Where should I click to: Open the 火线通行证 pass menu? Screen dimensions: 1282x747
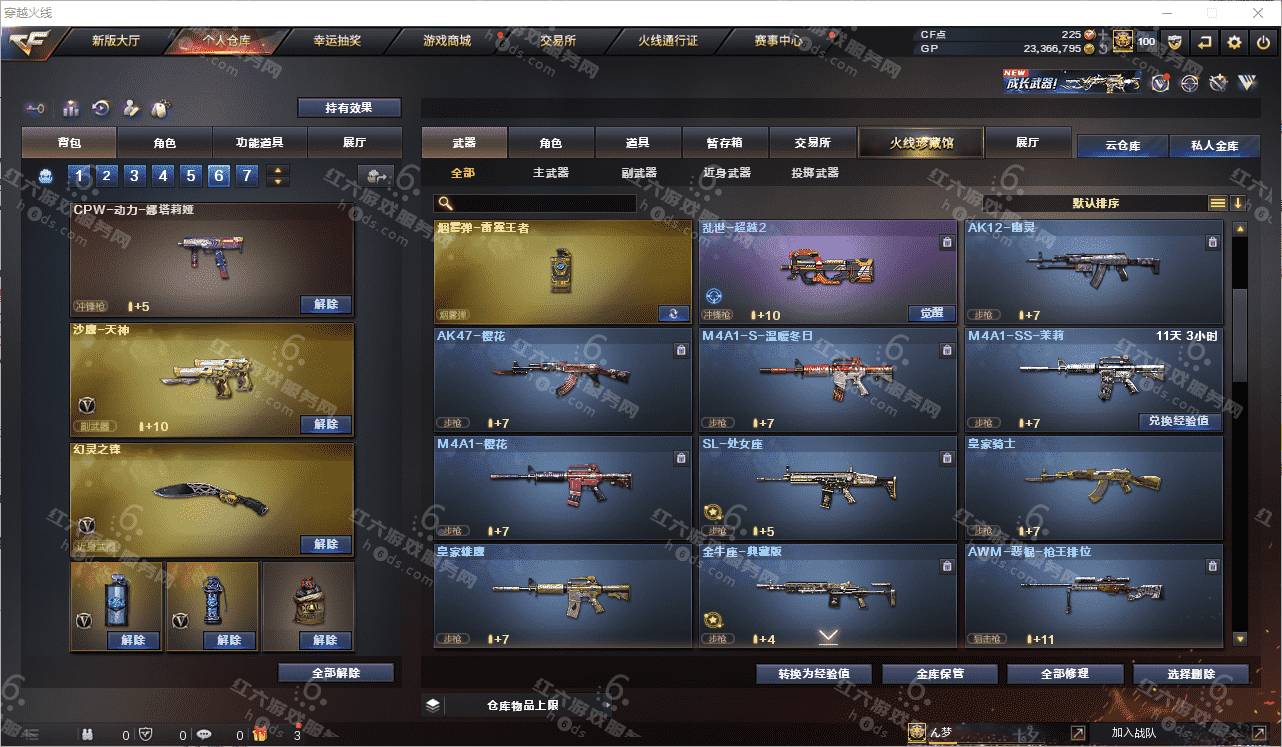667,41
